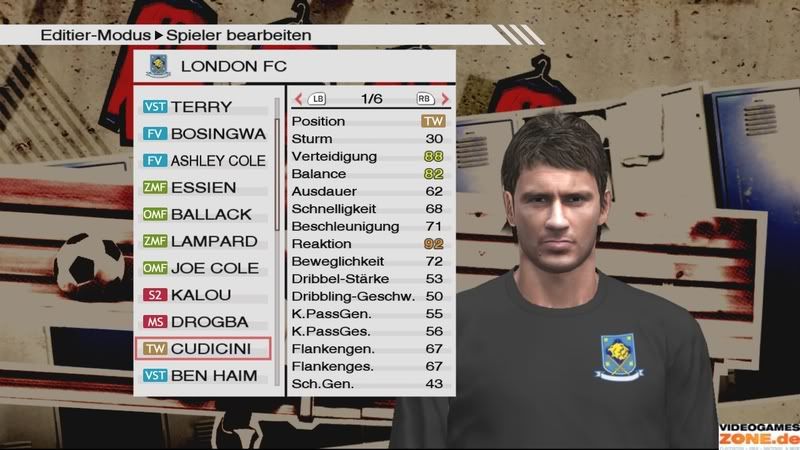Image resolution: width=800 pixels, height=450 pixels.
Task: Pick the ASHLEY COLE player row
Action: [205, 160]
